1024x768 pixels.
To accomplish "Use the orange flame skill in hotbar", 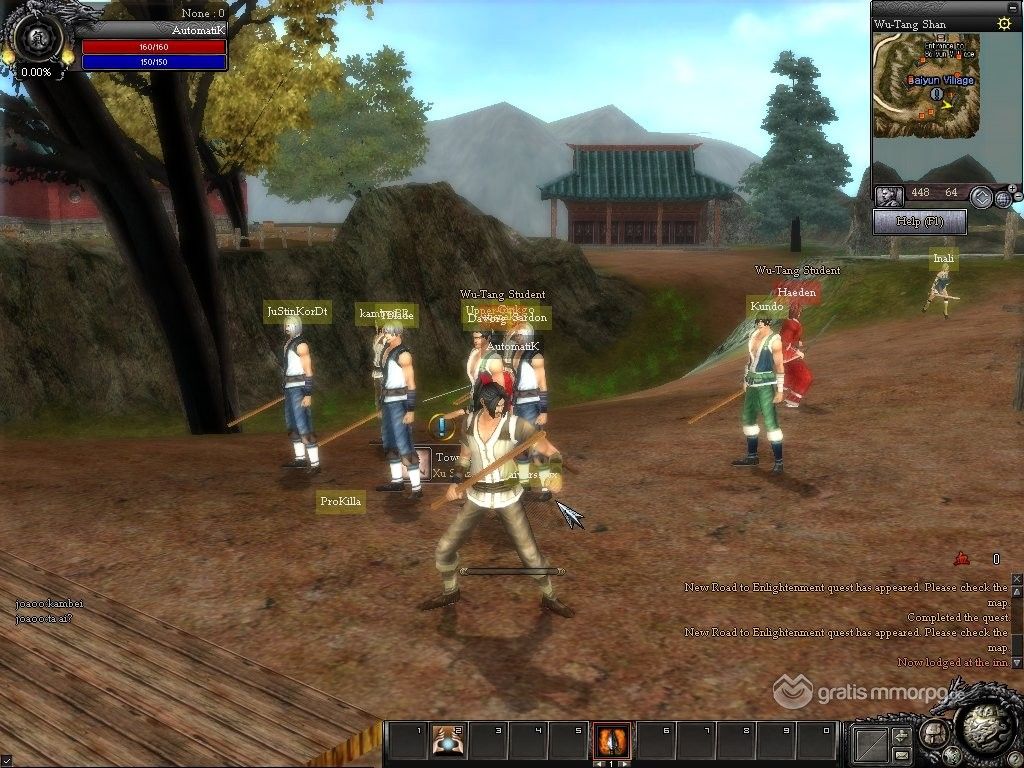I will coord(610,740).
